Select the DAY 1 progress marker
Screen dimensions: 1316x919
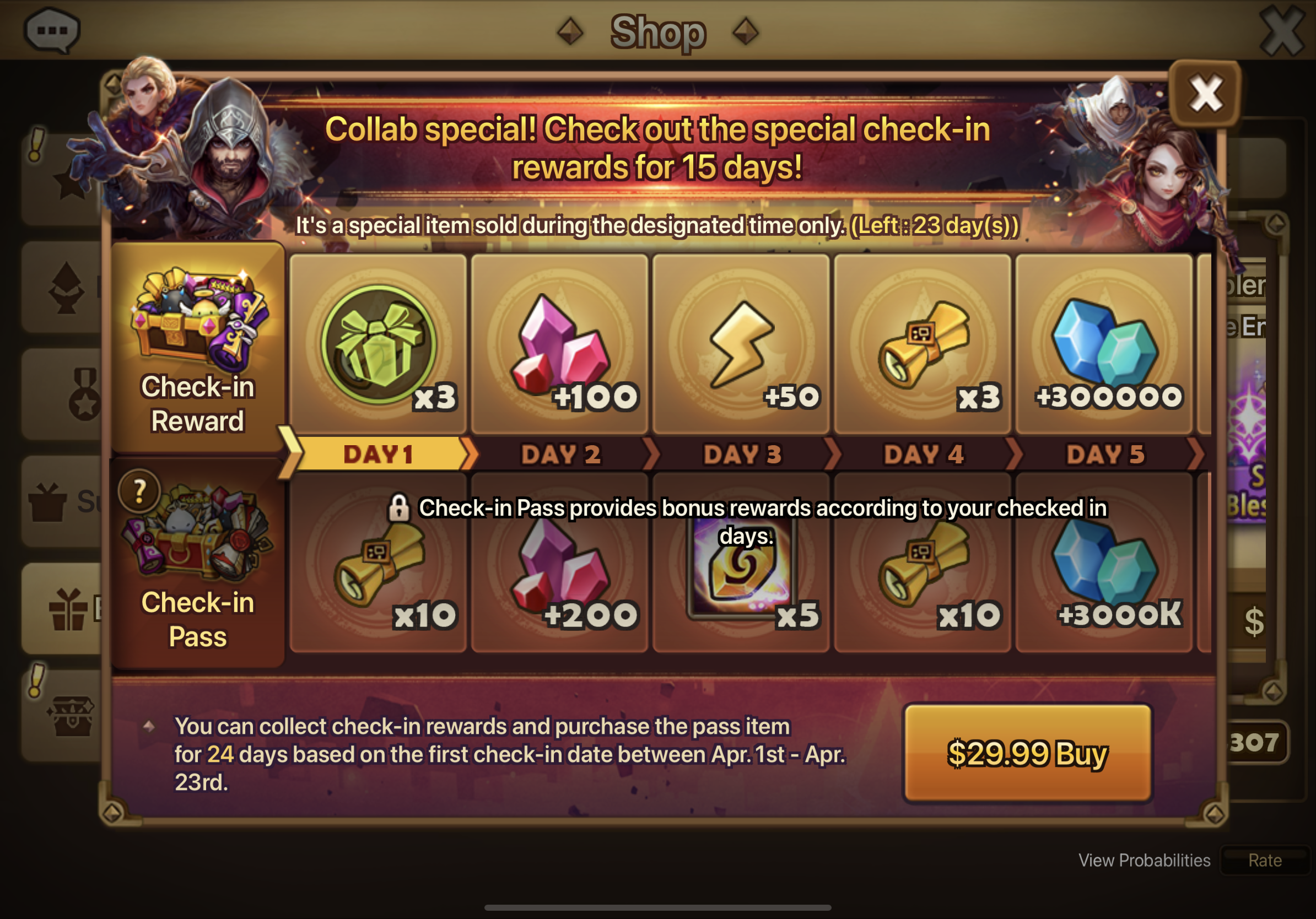point(378,455)
